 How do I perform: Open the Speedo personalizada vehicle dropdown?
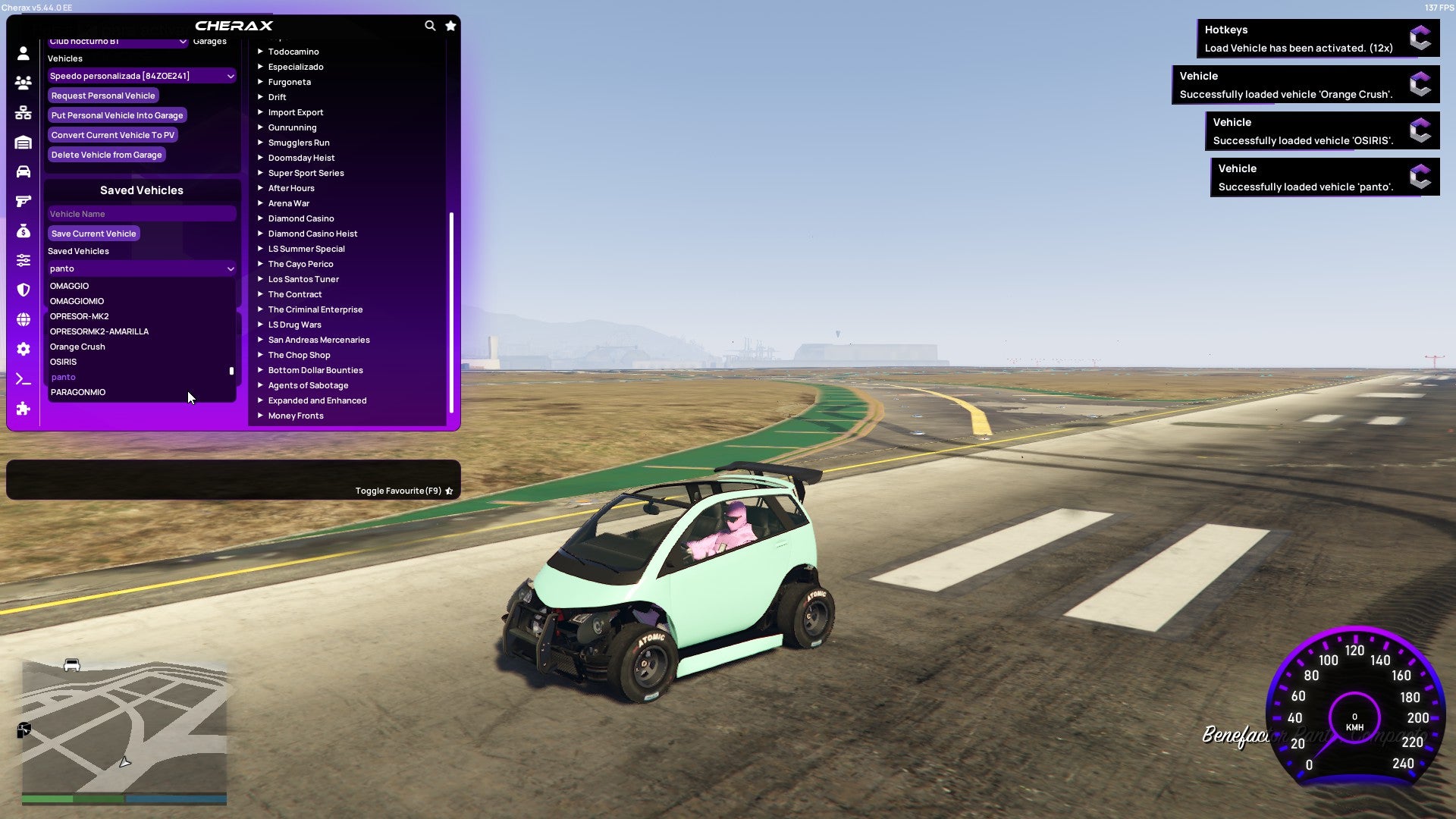pyautogui.click(x=141, y=76)
